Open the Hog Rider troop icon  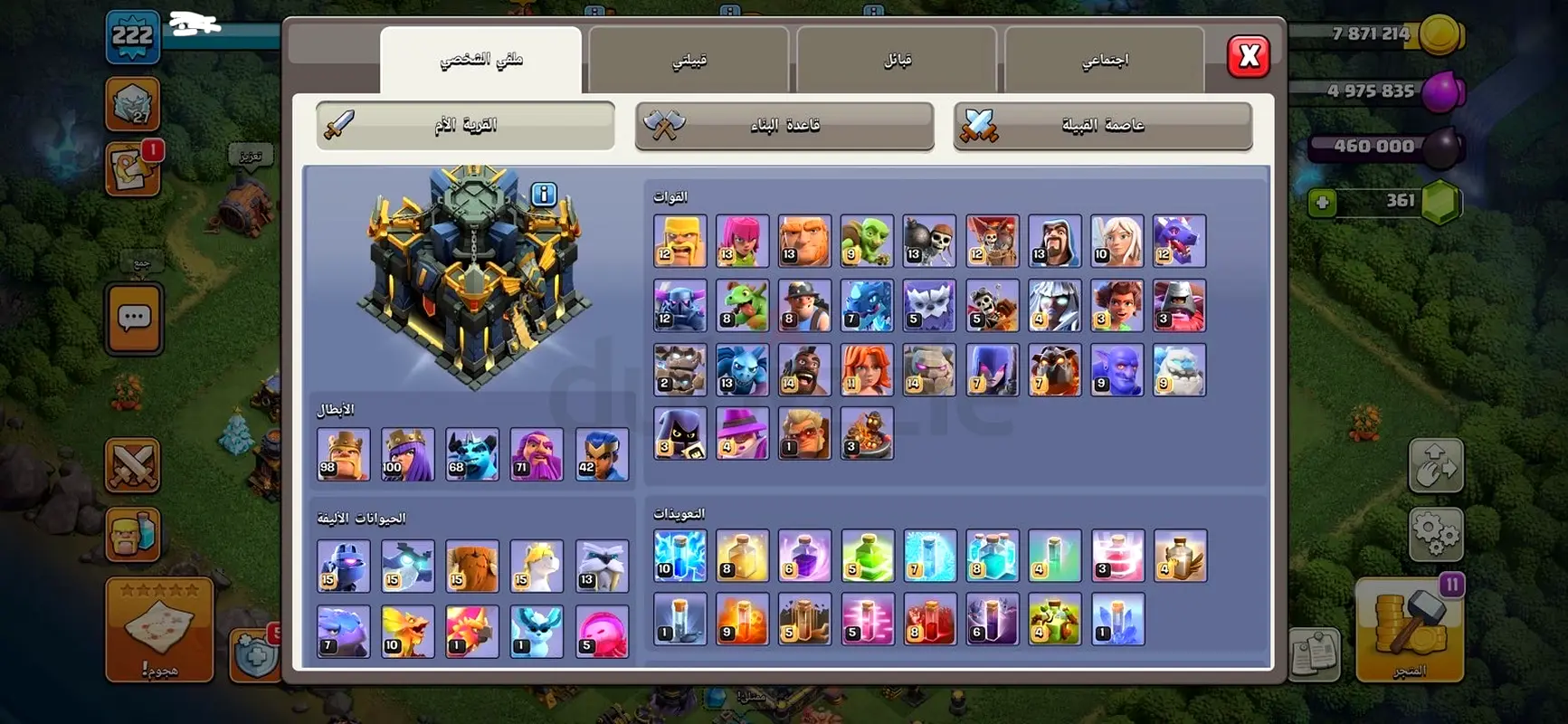[x=805, y=369]
